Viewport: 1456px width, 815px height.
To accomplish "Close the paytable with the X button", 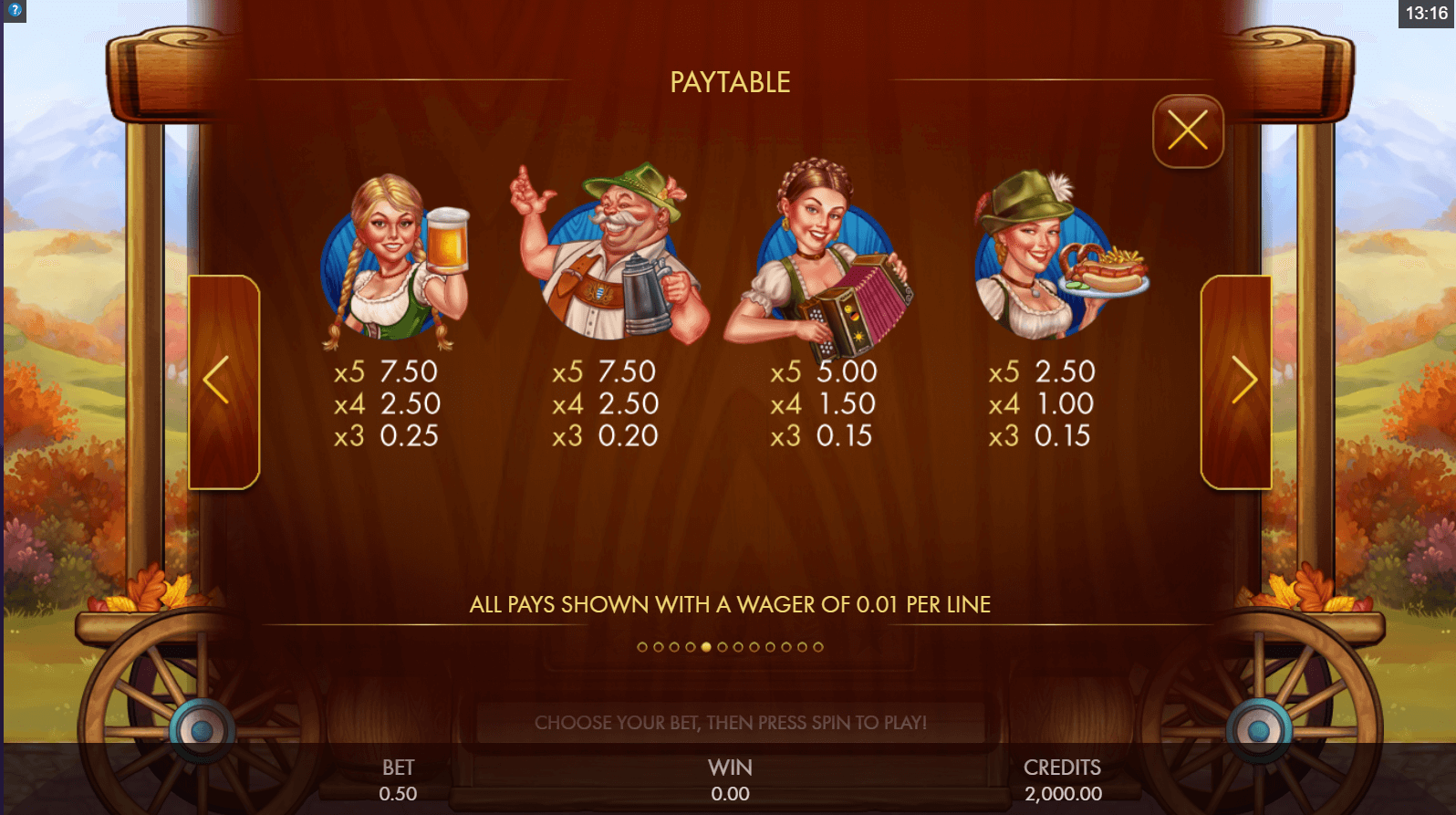I will [x=1187, y=131].
